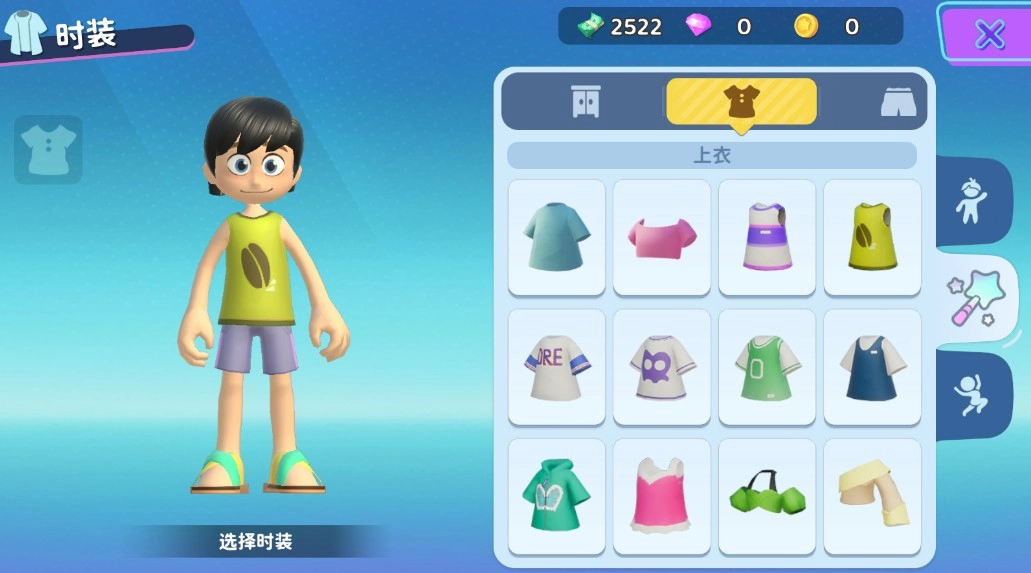1031x573 pixels.
Task: Select the tops category tab
Action: point(741,101)
